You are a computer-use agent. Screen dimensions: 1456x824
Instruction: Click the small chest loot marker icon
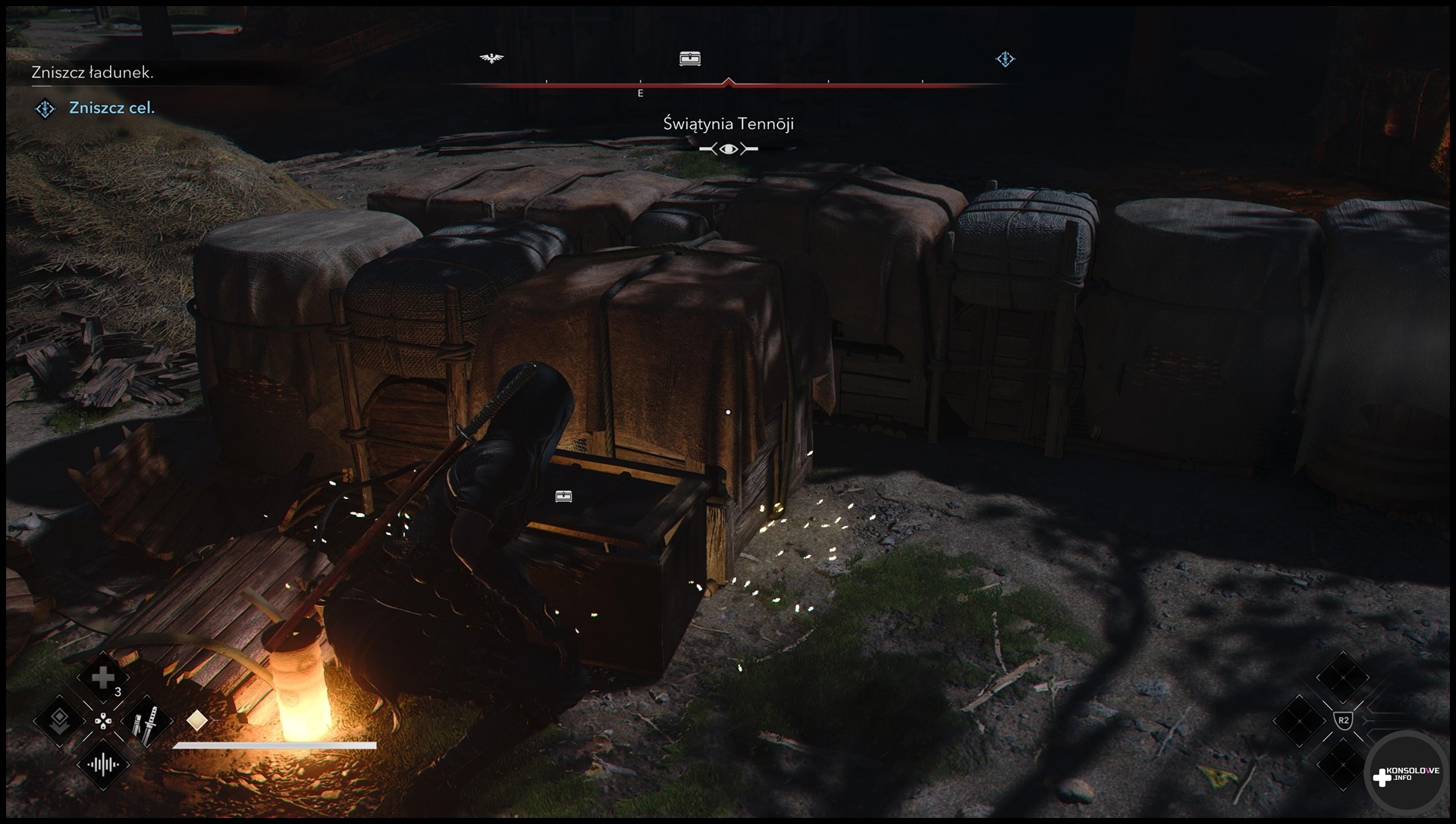563,497
